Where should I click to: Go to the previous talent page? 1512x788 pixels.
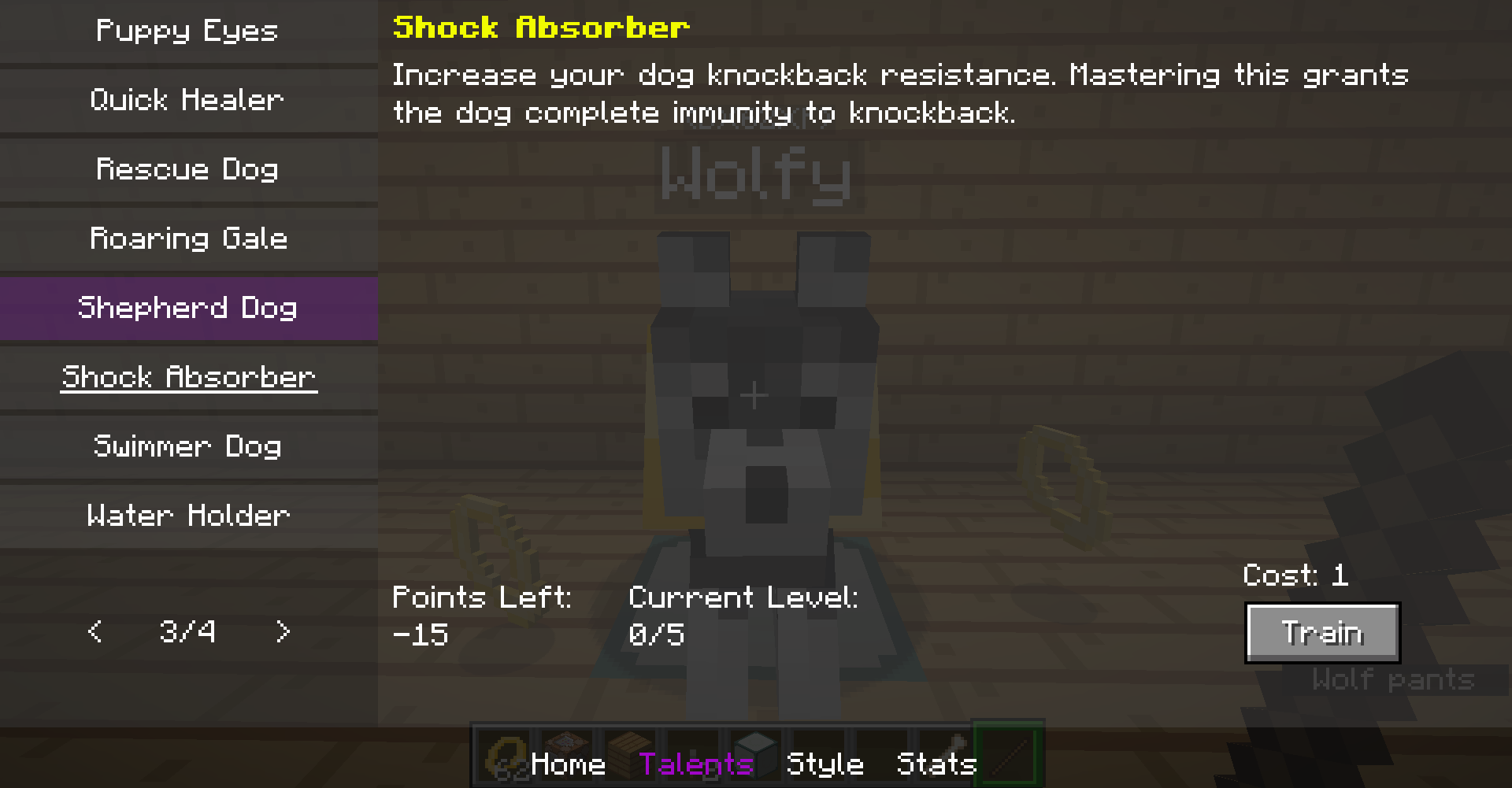[95, 631]
